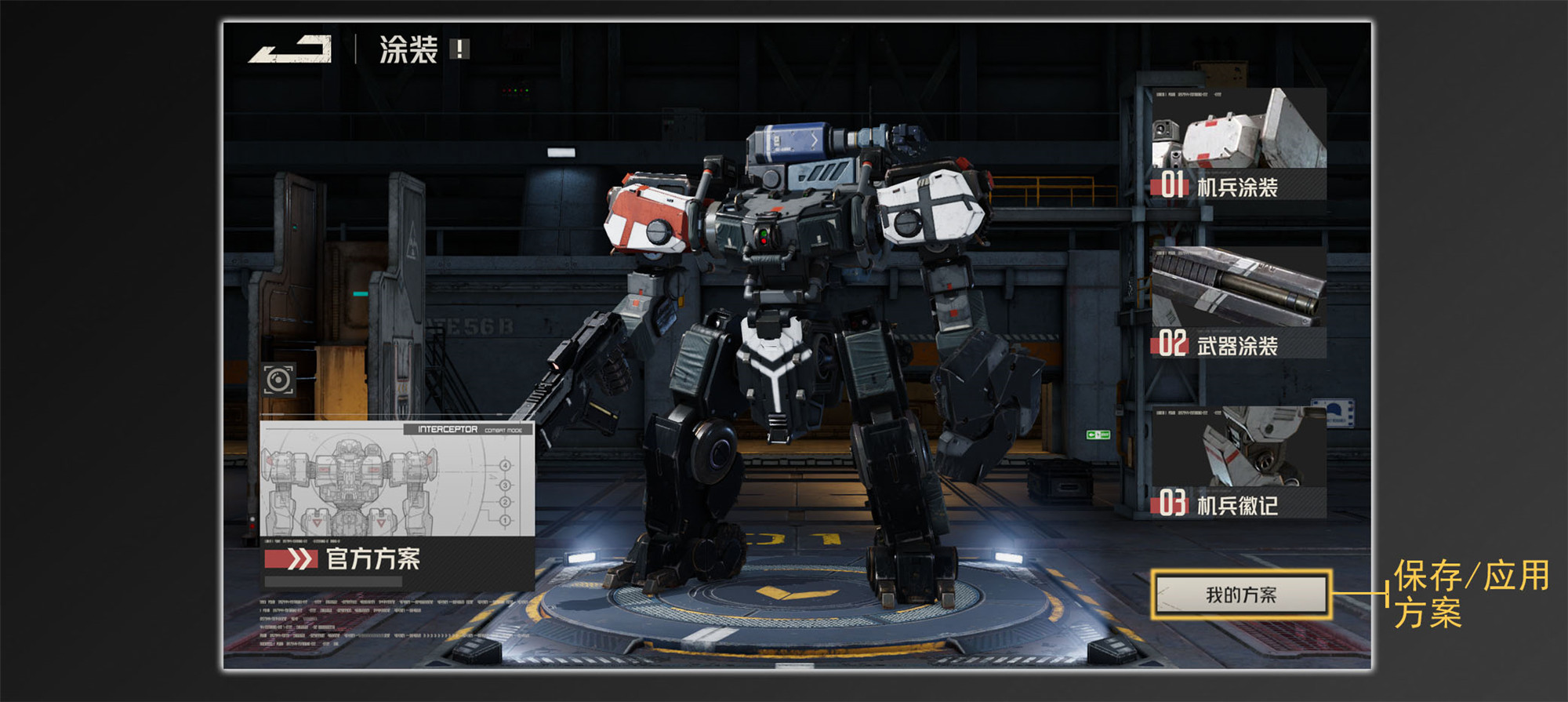
Task: Click the back arrow button
Action: point(290,49)
